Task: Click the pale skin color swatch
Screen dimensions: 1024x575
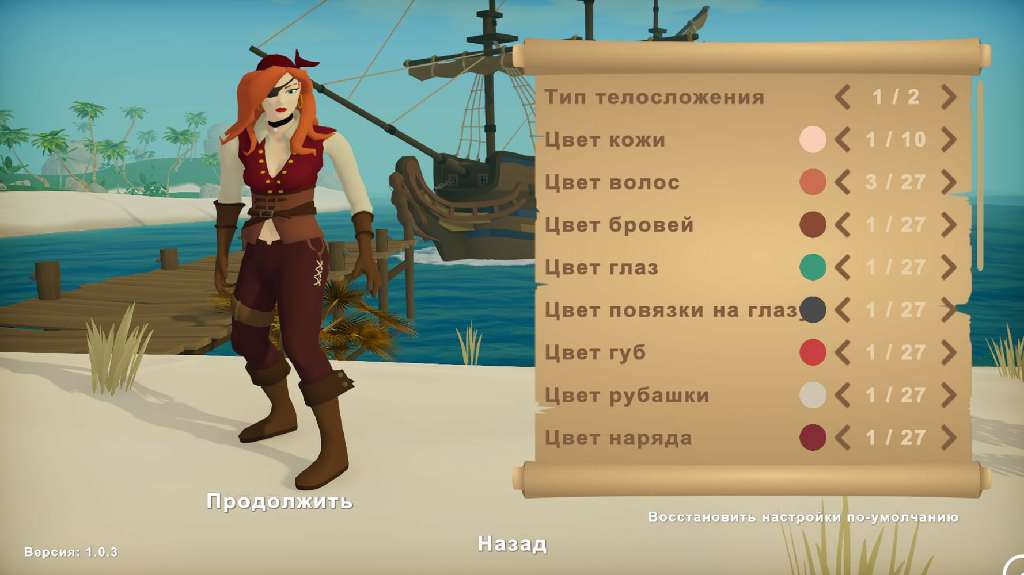Action: 813,140
